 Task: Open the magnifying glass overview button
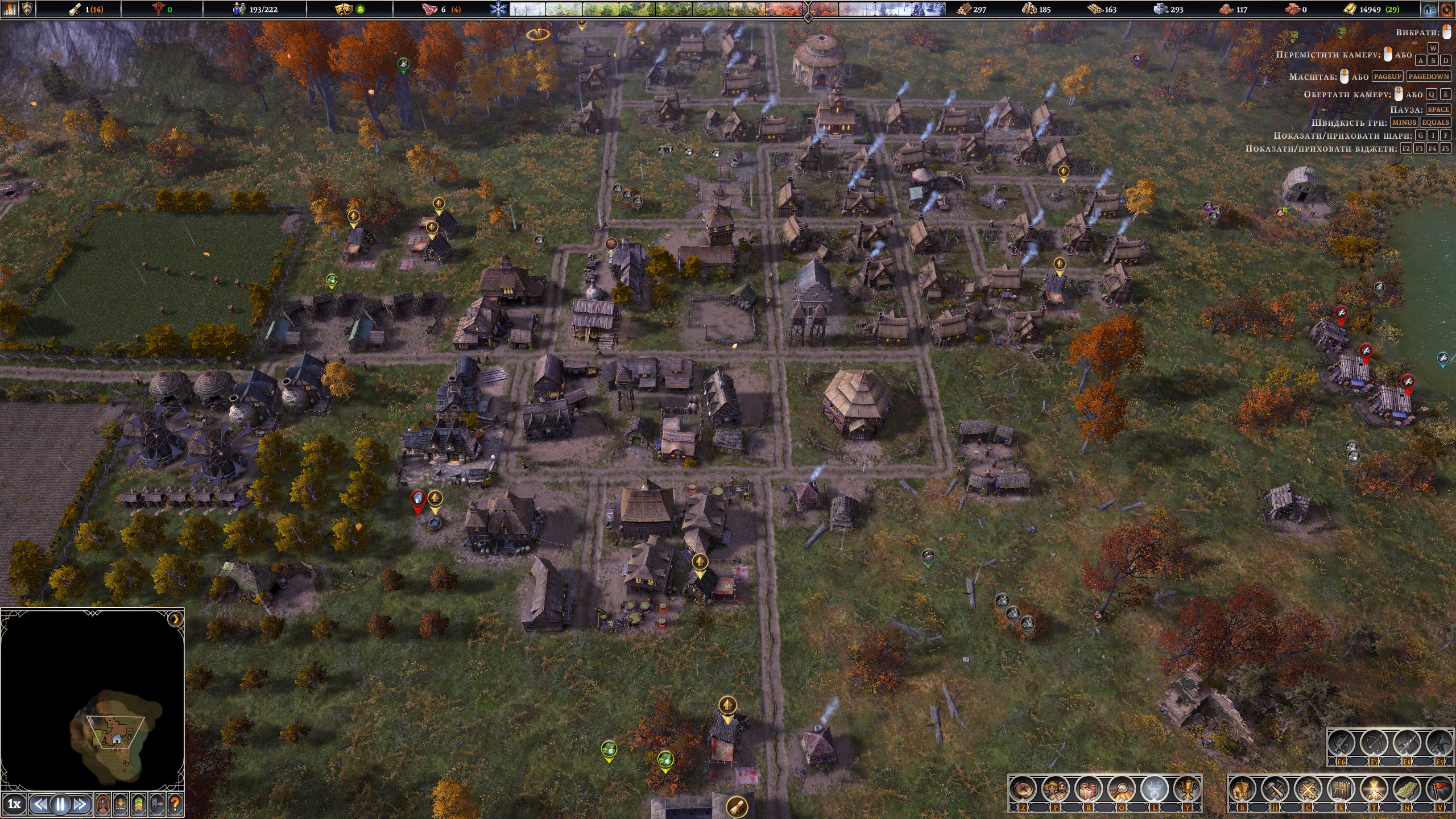click(x=1121, y=789)
